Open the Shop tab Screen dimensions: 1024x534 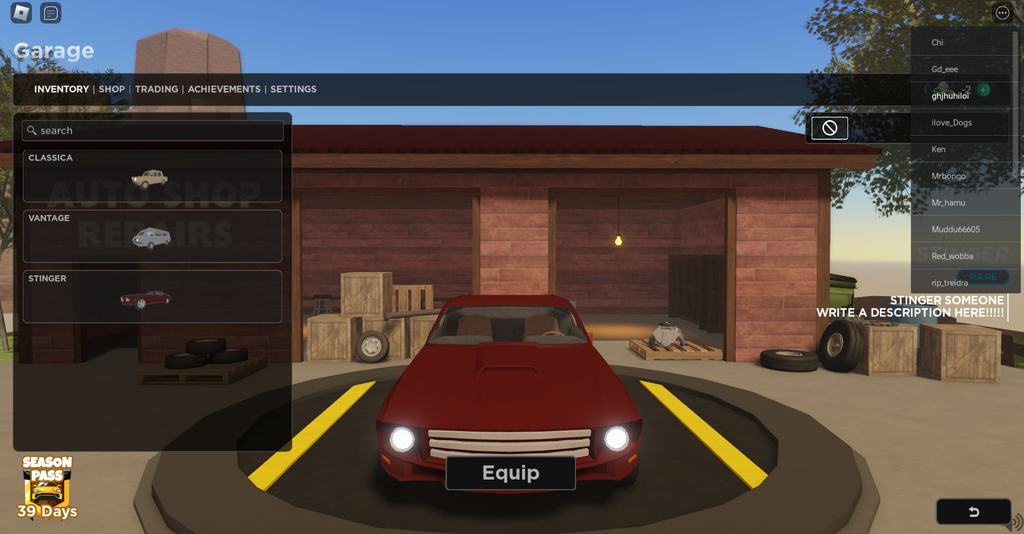(x=112, y=89)
